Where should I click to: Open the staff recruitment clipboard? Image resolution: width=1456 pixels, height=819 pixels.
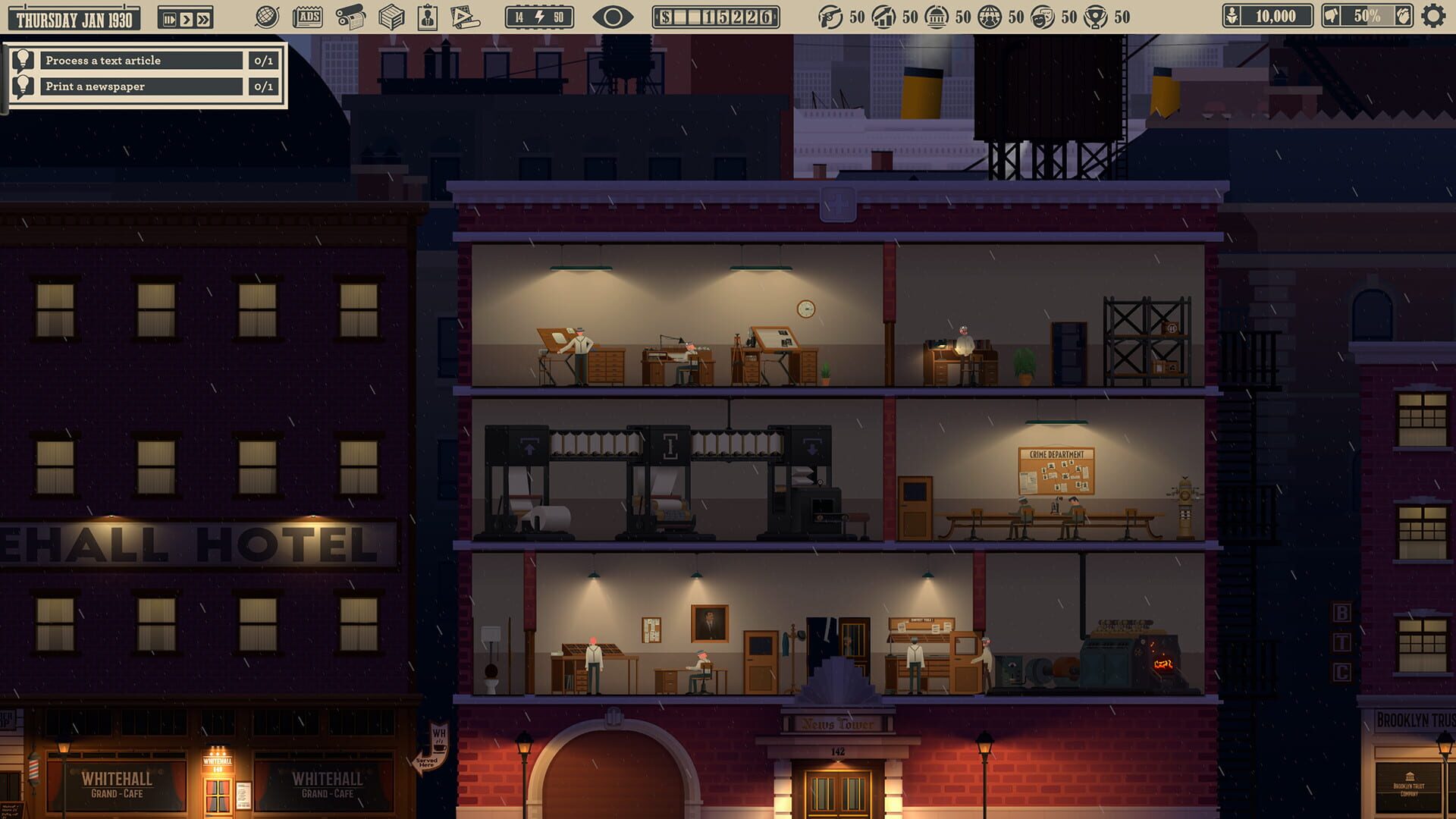click(428, 15)
